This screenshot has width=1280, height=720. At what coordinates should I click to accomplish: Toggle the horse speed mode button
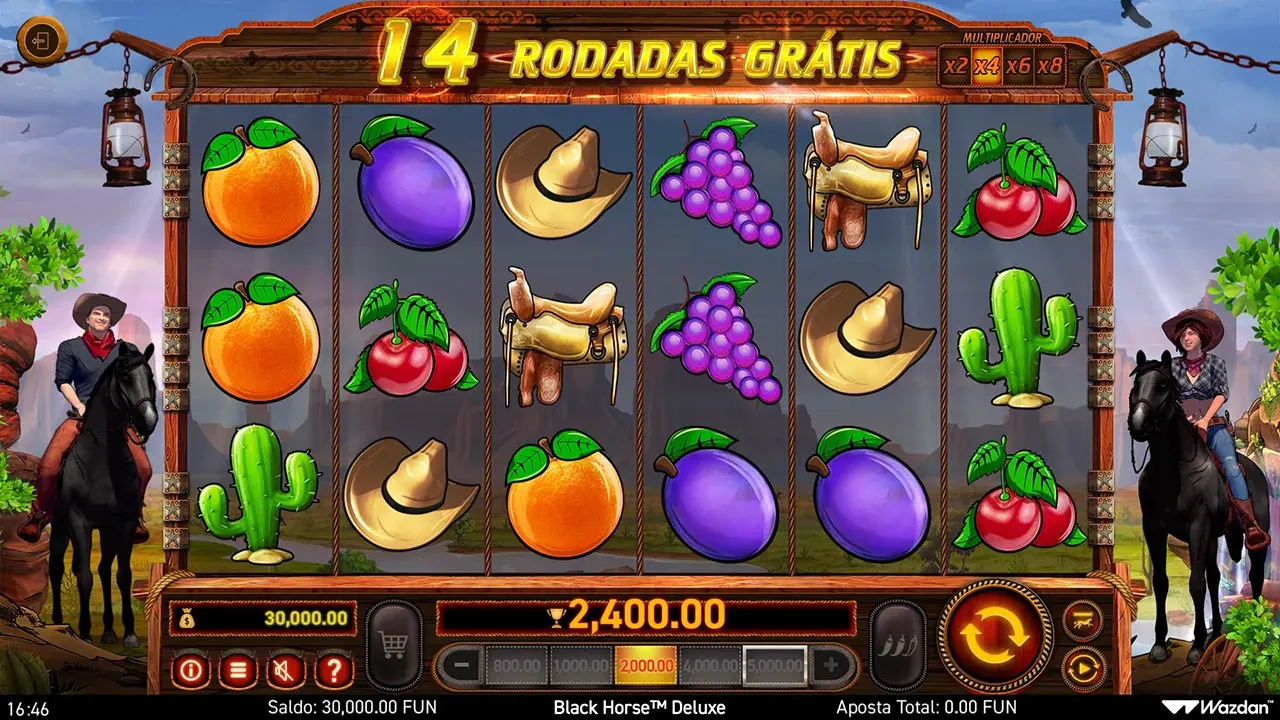[1083, 619]
